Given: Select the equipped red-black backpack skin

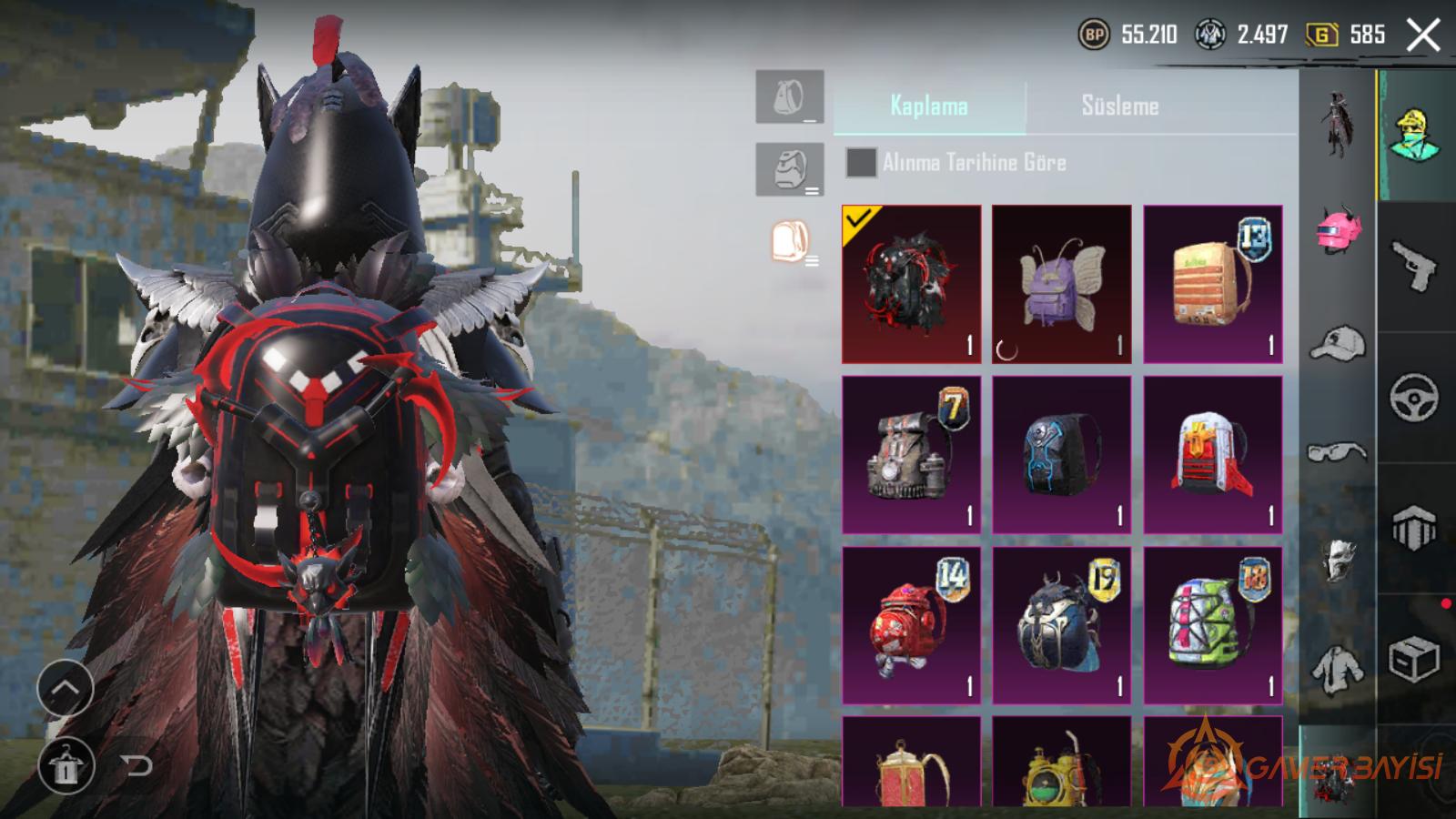Looking at the screenshot, I should [911, 284].
